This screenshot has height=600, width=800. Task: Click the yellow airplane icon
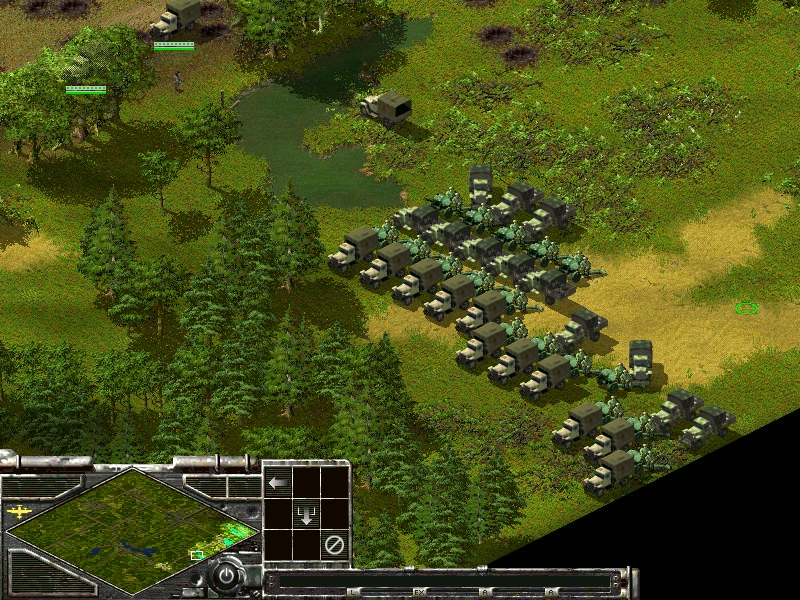(19, 511)
